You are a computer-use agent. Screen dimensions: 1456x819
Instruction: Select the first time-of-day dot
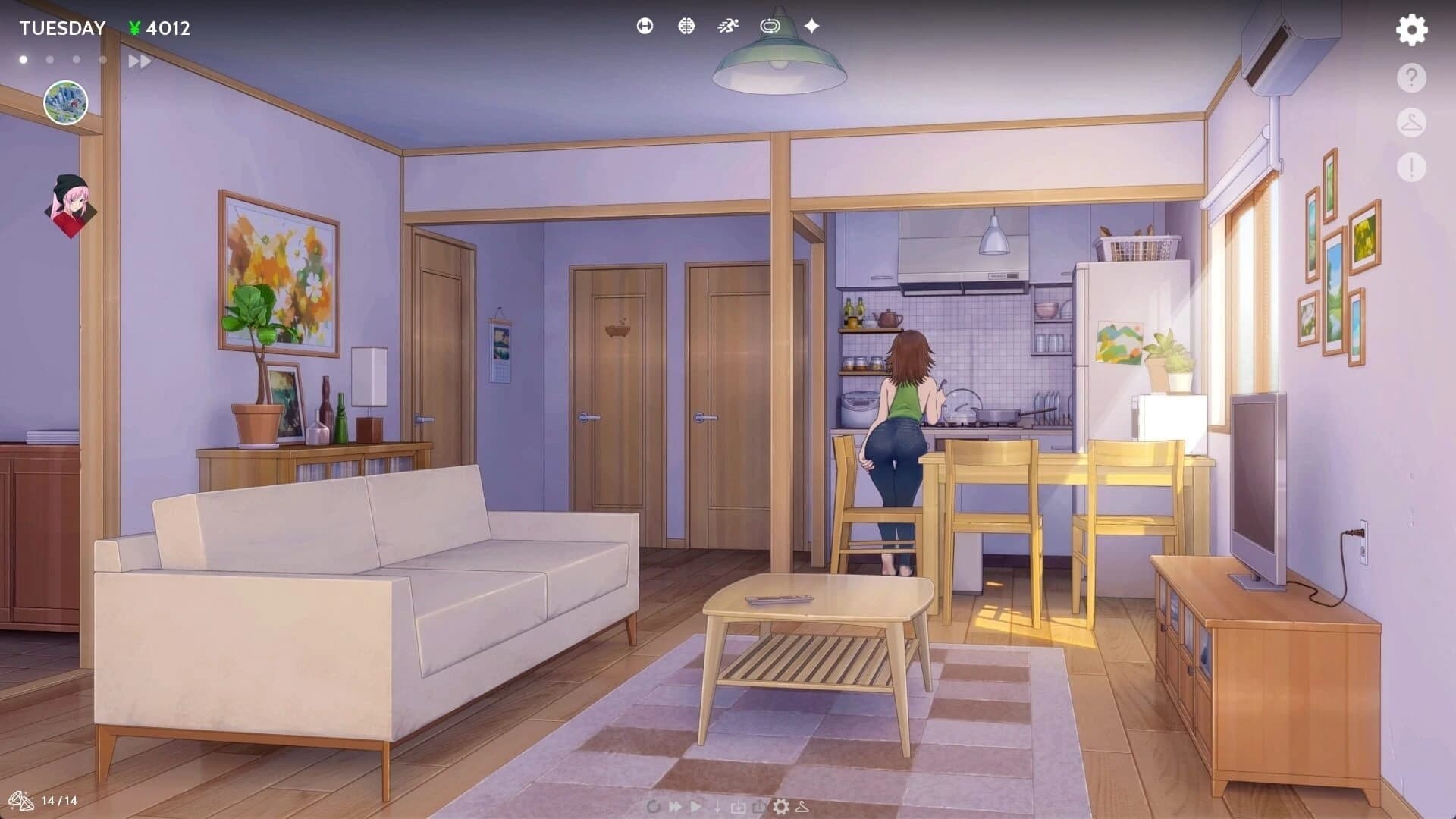[24, 58]
